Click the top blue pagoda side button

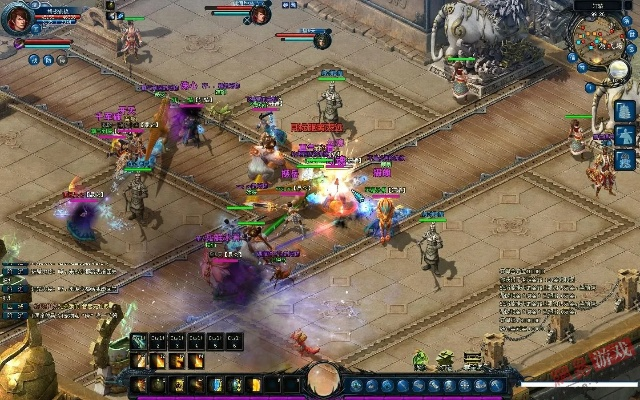tap(625, 110)
